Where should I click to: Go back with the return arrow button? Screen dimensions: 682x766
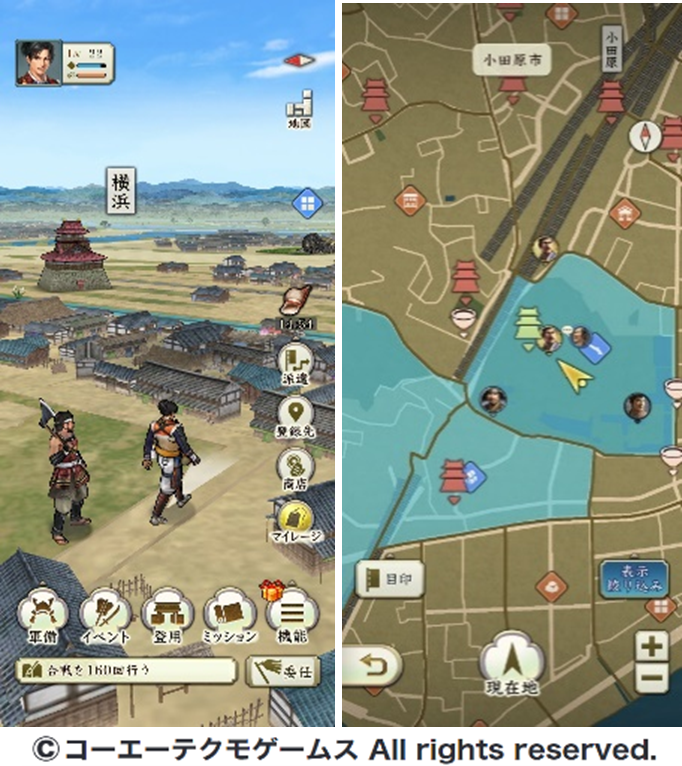click(x=371, y=665)
